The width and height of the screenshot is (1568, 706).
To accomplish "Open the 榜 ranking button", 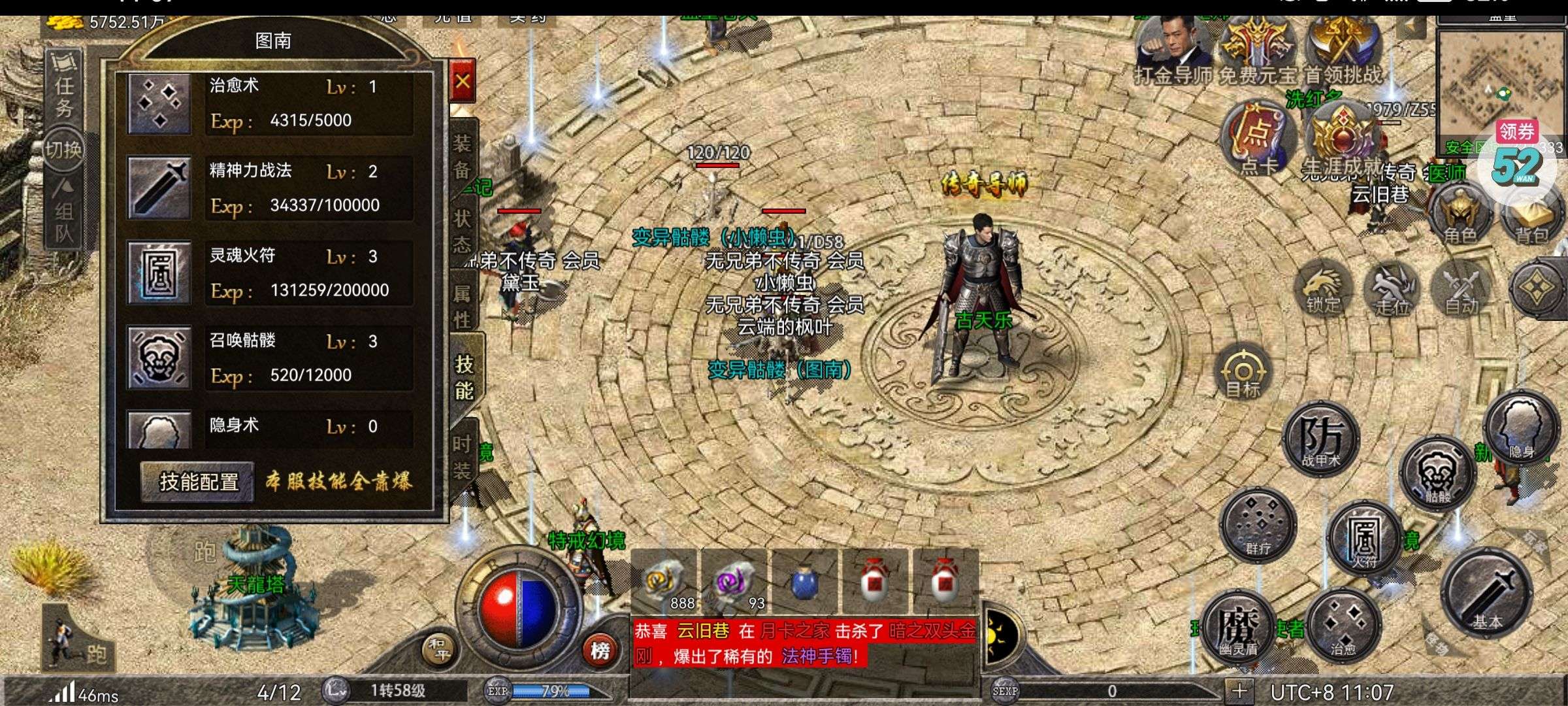I will click(x=600, y=650).
